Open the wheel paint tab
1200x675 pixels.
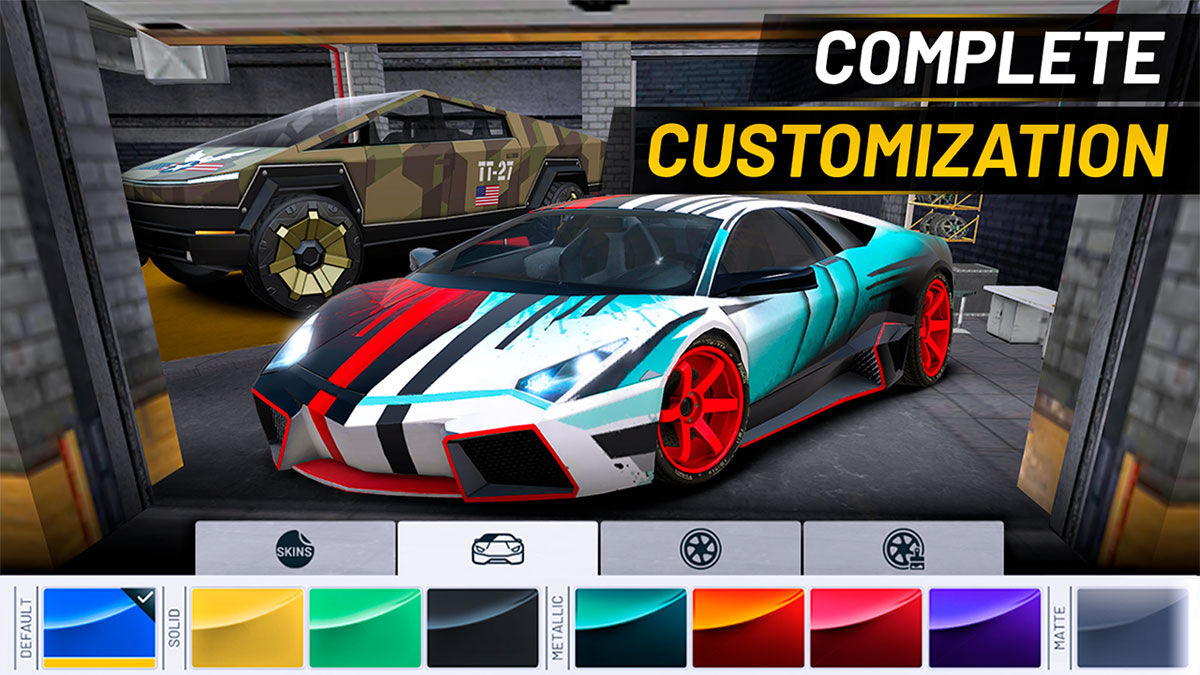point(903,548)
